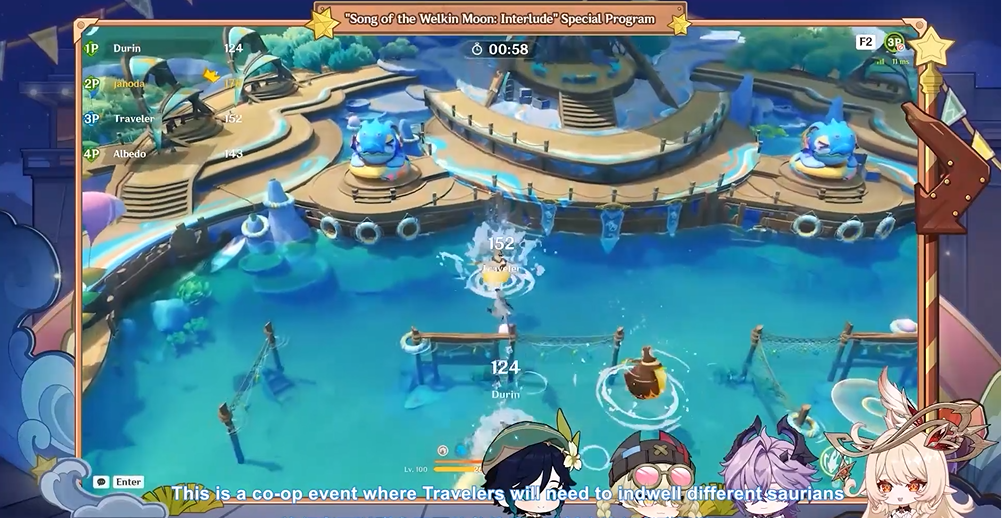Select the 4P Albedo player row
Image resolution: width=1002 pixels, height=518 pixels.
coord(160,153)
